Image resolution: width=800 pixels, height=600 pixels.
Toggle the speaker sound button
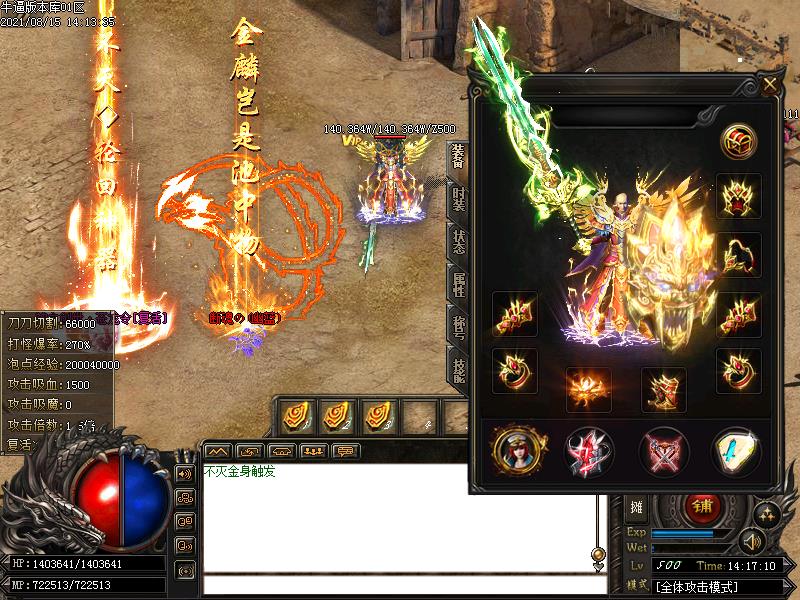point(751,542)
